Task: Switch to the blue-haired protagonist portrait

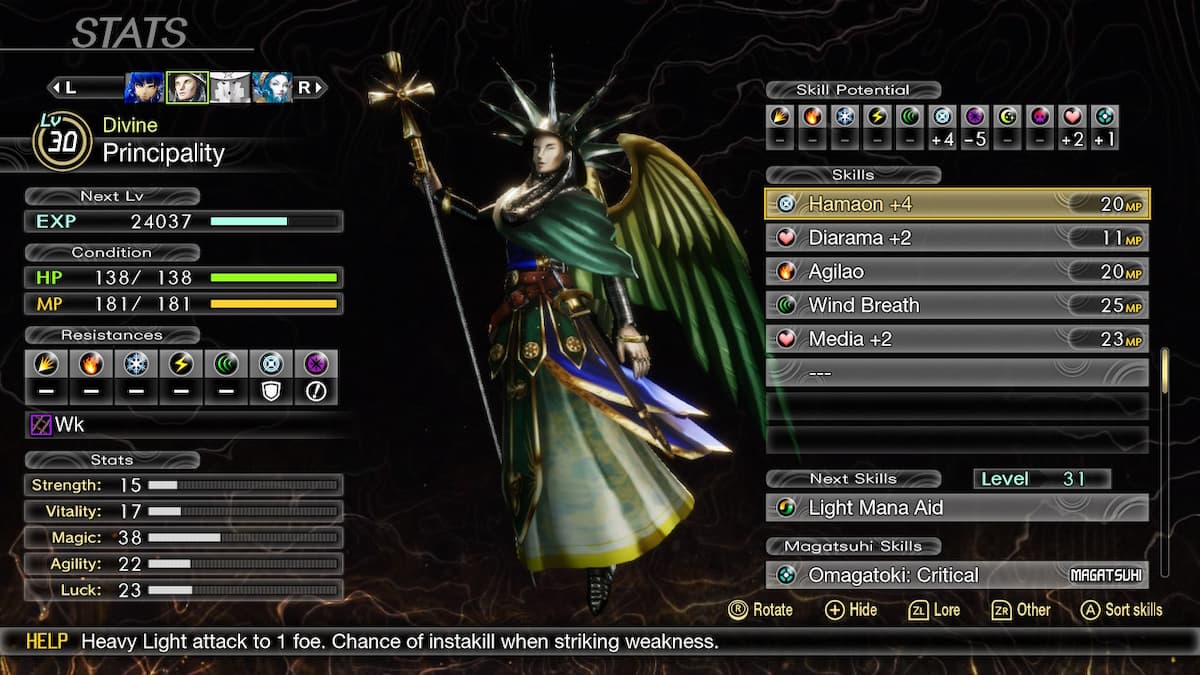Action: tap(144, 88)
